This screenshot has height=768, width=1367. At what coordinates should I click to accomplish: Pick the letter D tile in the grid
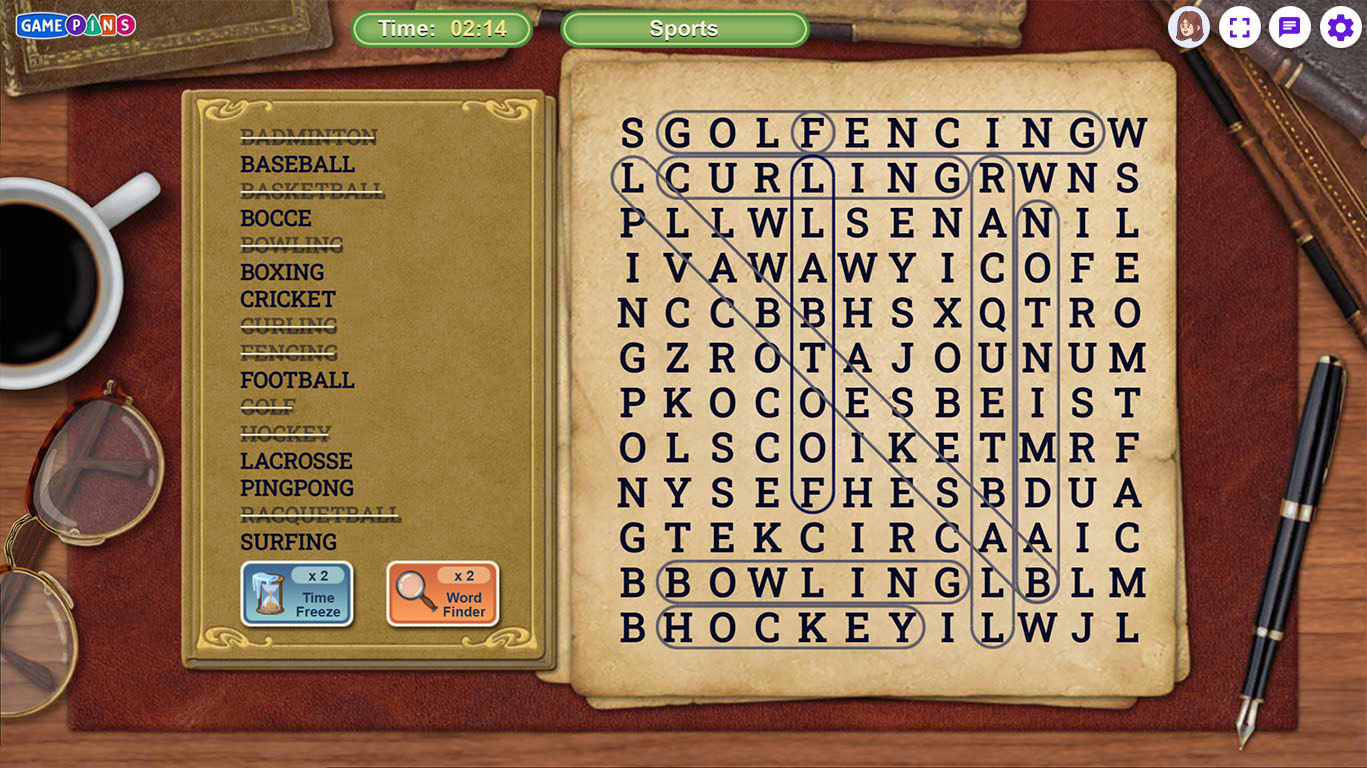pyautogui.click(x=1037, y=493)
